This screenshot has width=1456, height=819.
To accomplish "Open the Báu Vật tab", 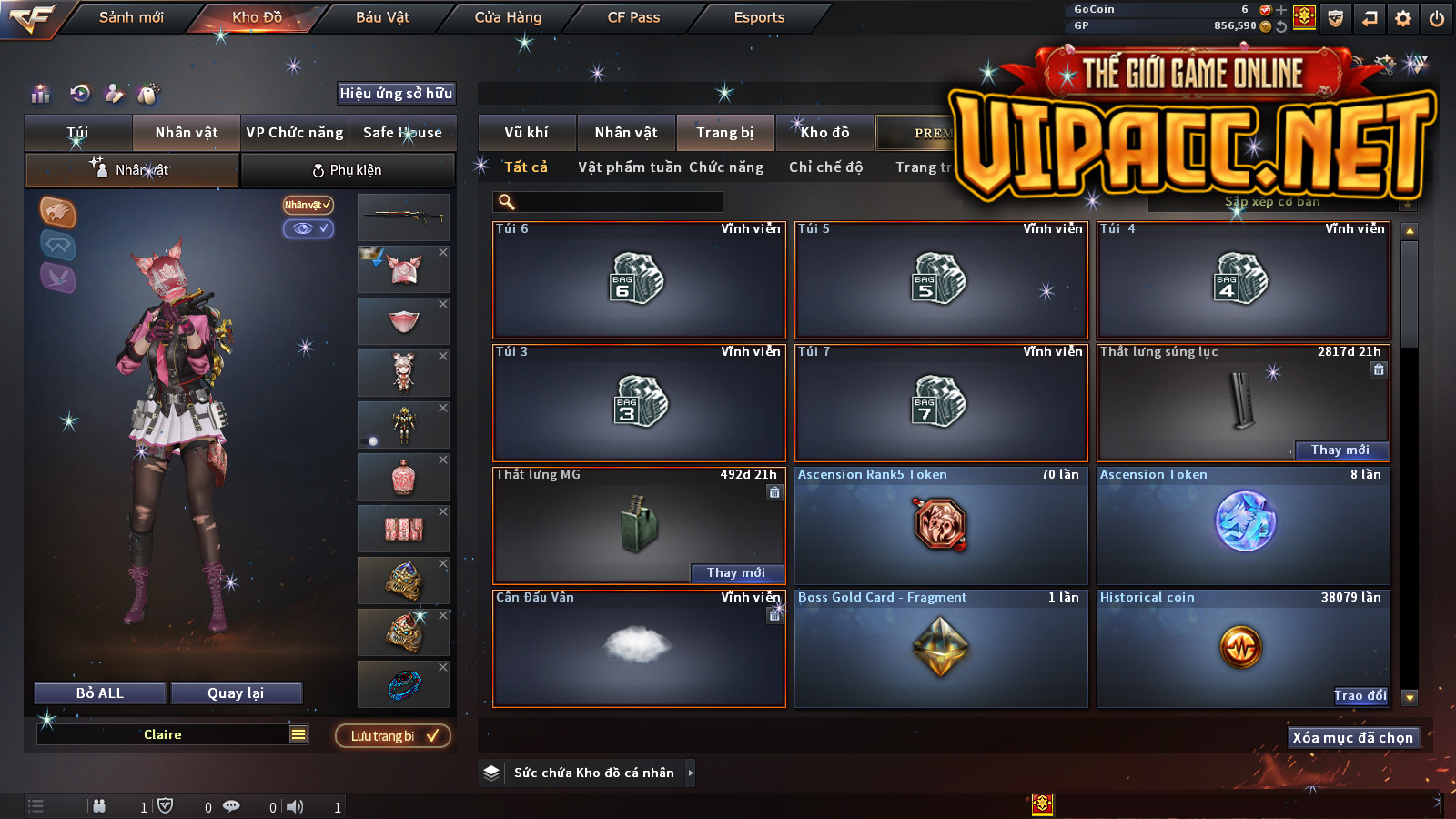I will pyautogui.click(x=382, y=17).
